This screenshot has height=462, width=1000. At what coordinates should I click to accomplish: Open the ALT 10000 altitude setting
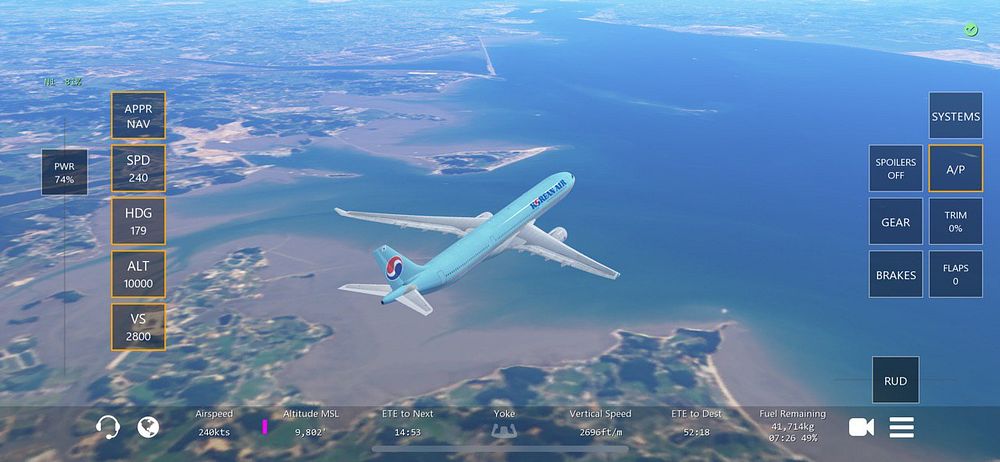(x=138, y=274)
